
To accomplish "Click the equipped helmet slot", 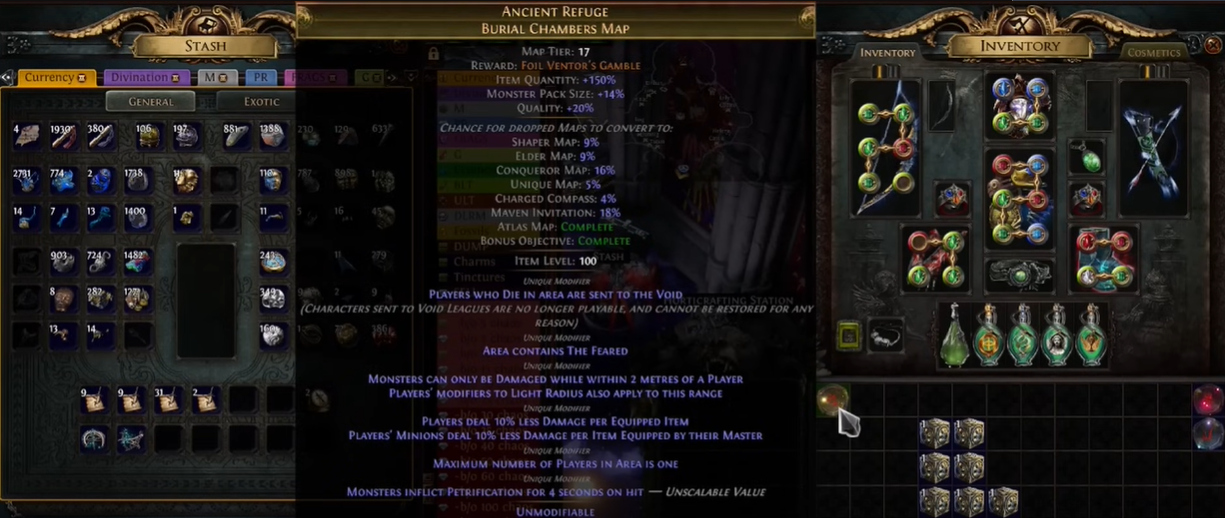I will pyautogui.click(x=1019, y=105).
